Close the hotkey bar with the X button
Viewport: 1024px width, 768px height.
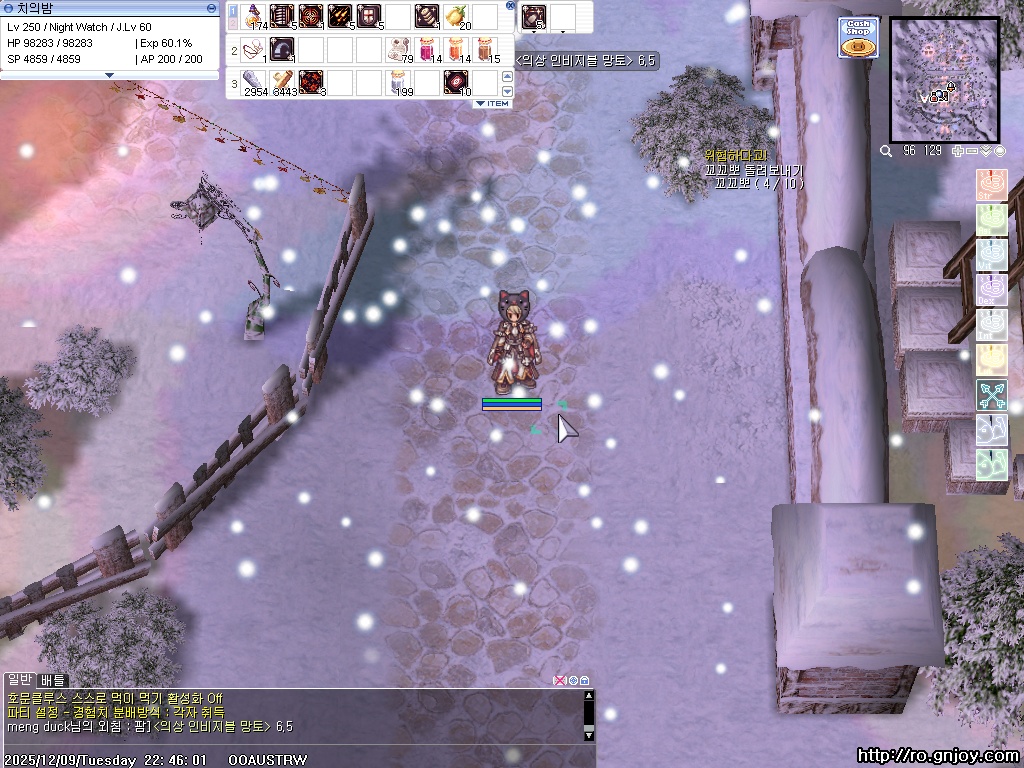coord(510,6)
